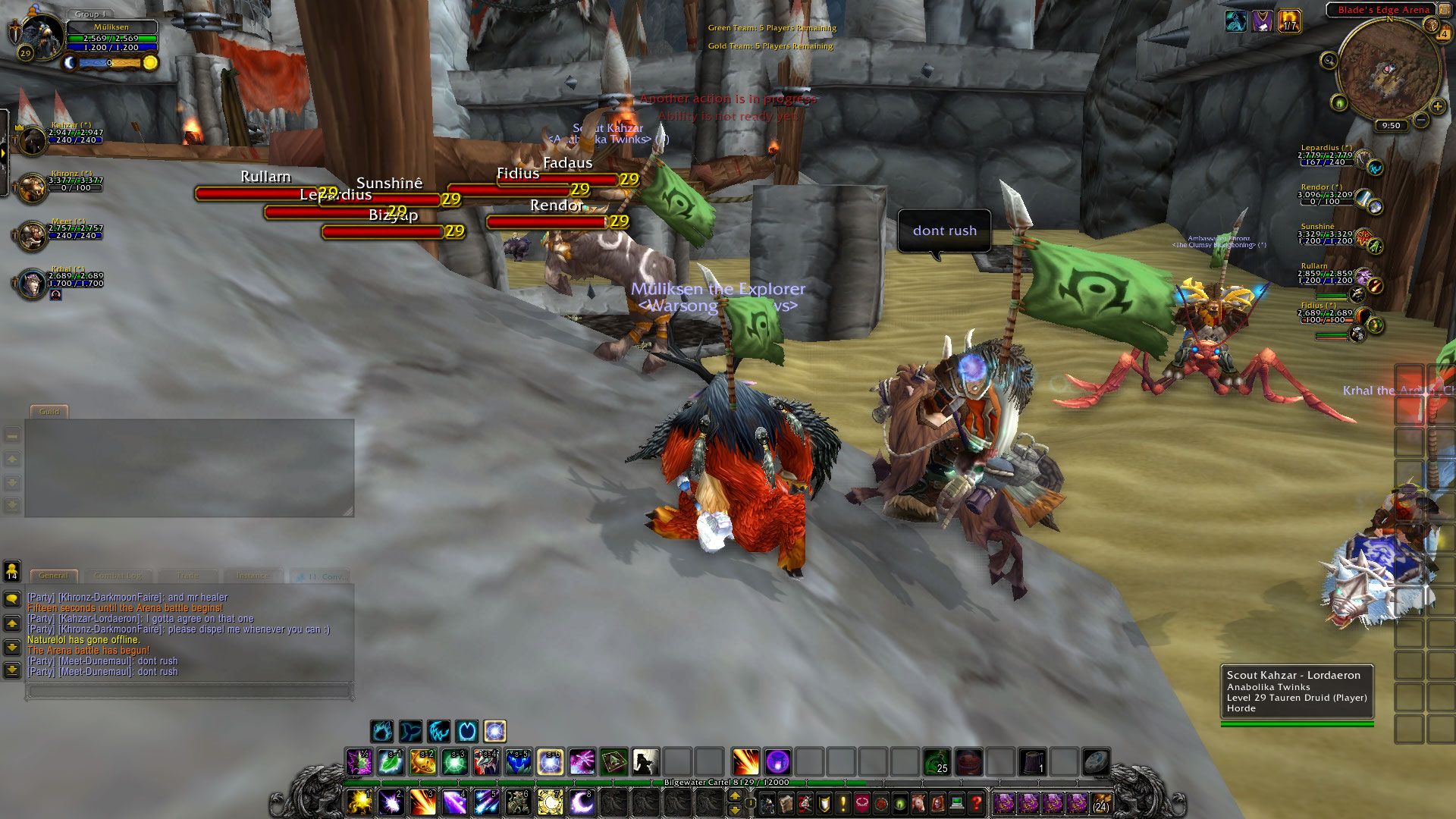Cast the crescent moon spell in slot 8
This screenshot has width=1456, height=819.
pos(581,802)
